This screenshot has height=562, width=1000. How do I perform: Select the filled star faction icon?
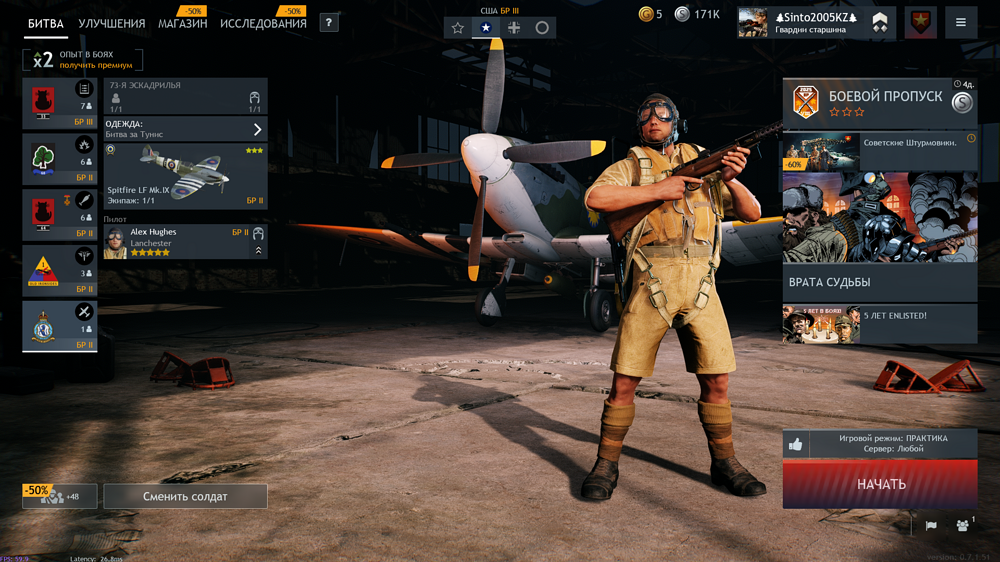click(486, 28)
